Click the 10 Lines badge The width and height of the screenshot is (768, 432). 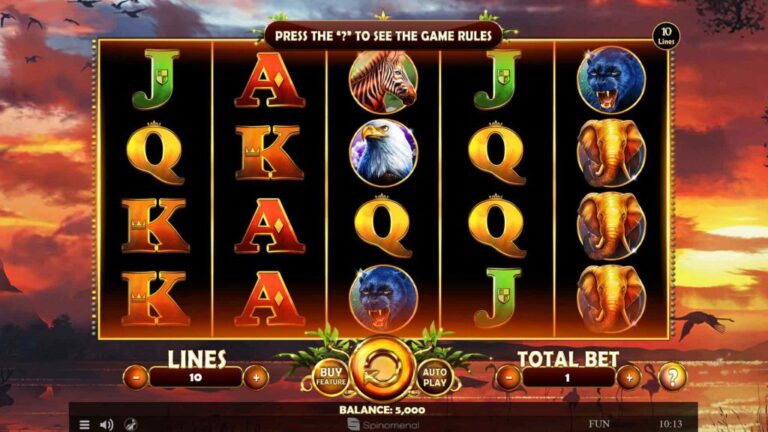[x=665, y=38]
